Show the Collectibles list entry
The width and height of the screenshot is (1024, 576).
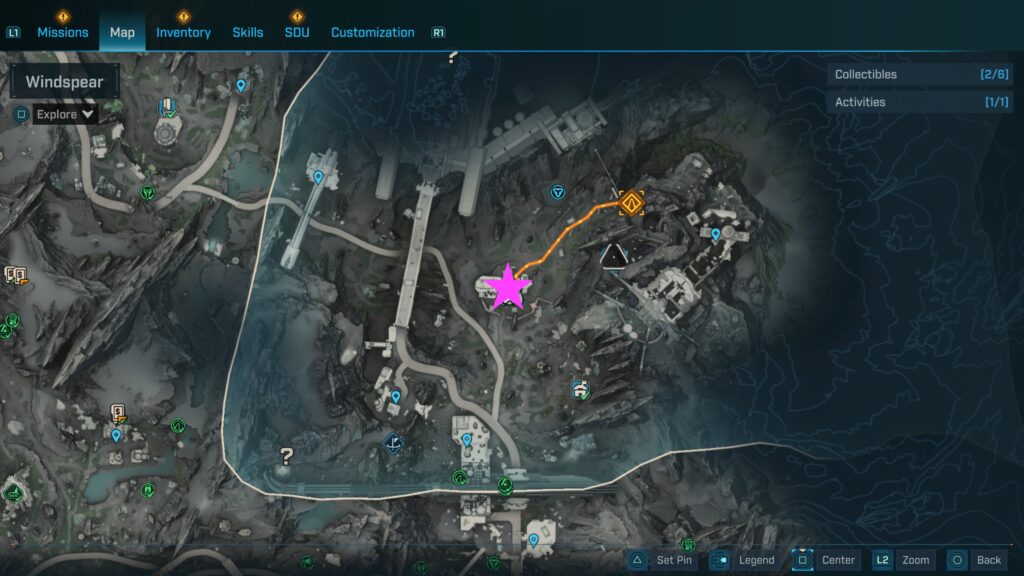(905, 74)
